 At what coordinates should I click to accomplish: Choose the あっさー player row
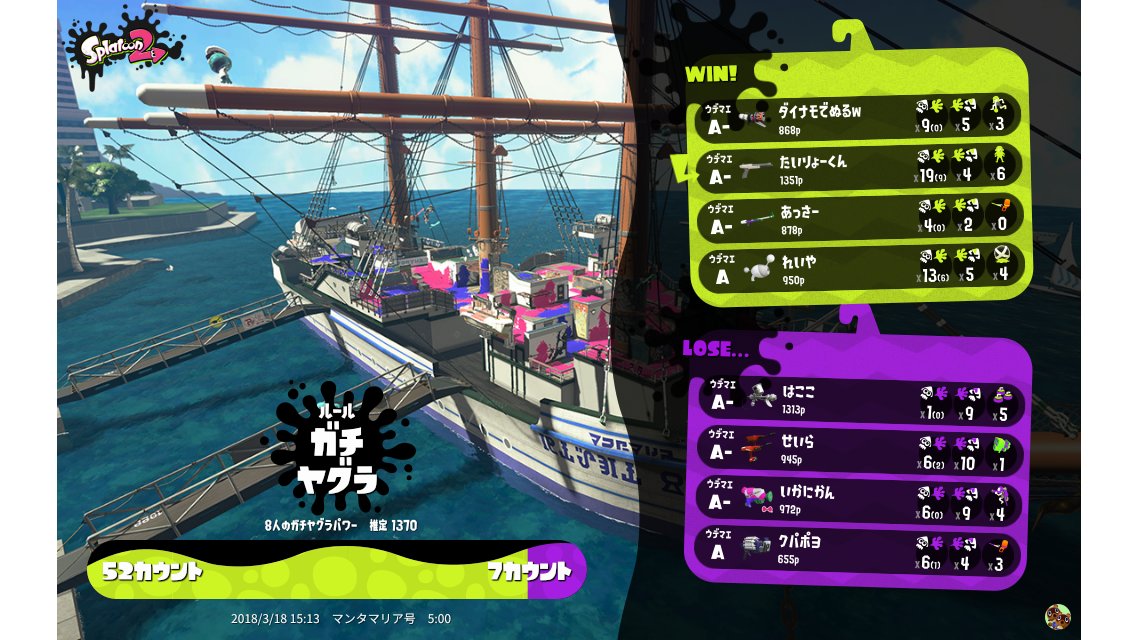pyautogui.click(x=858, y=219)
